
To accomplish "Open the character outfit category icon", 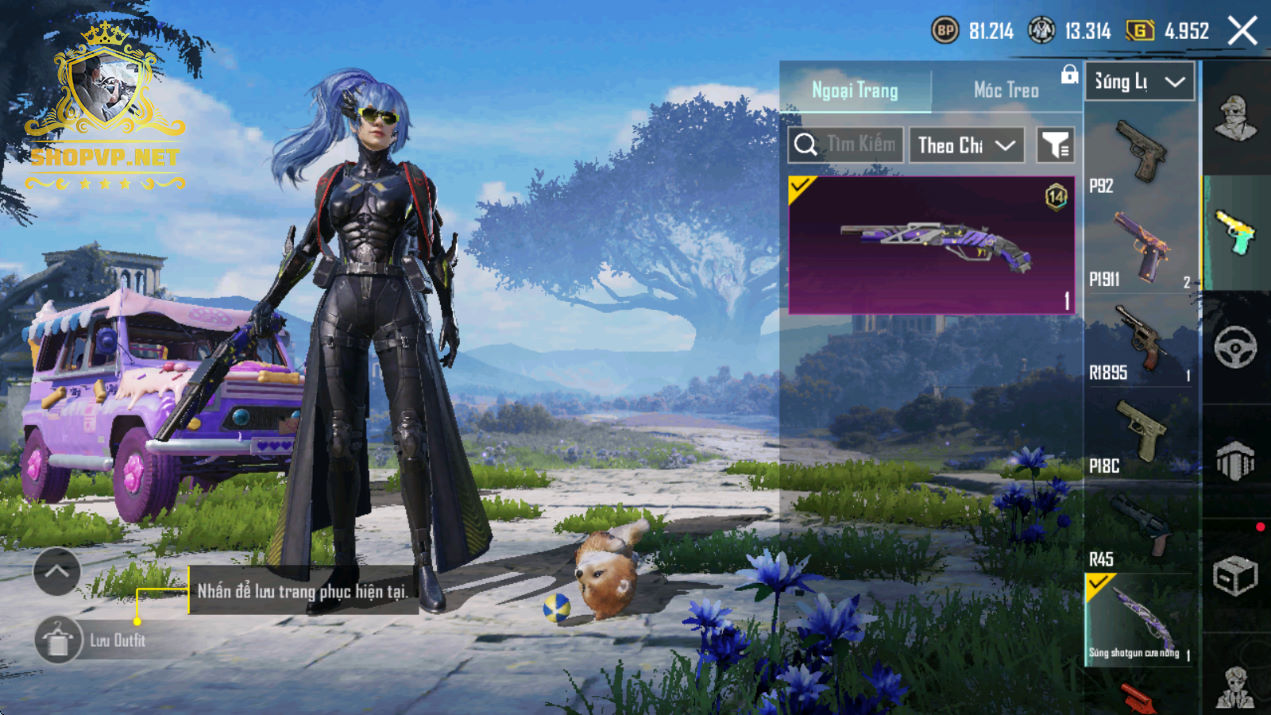I will point(1236,119).
